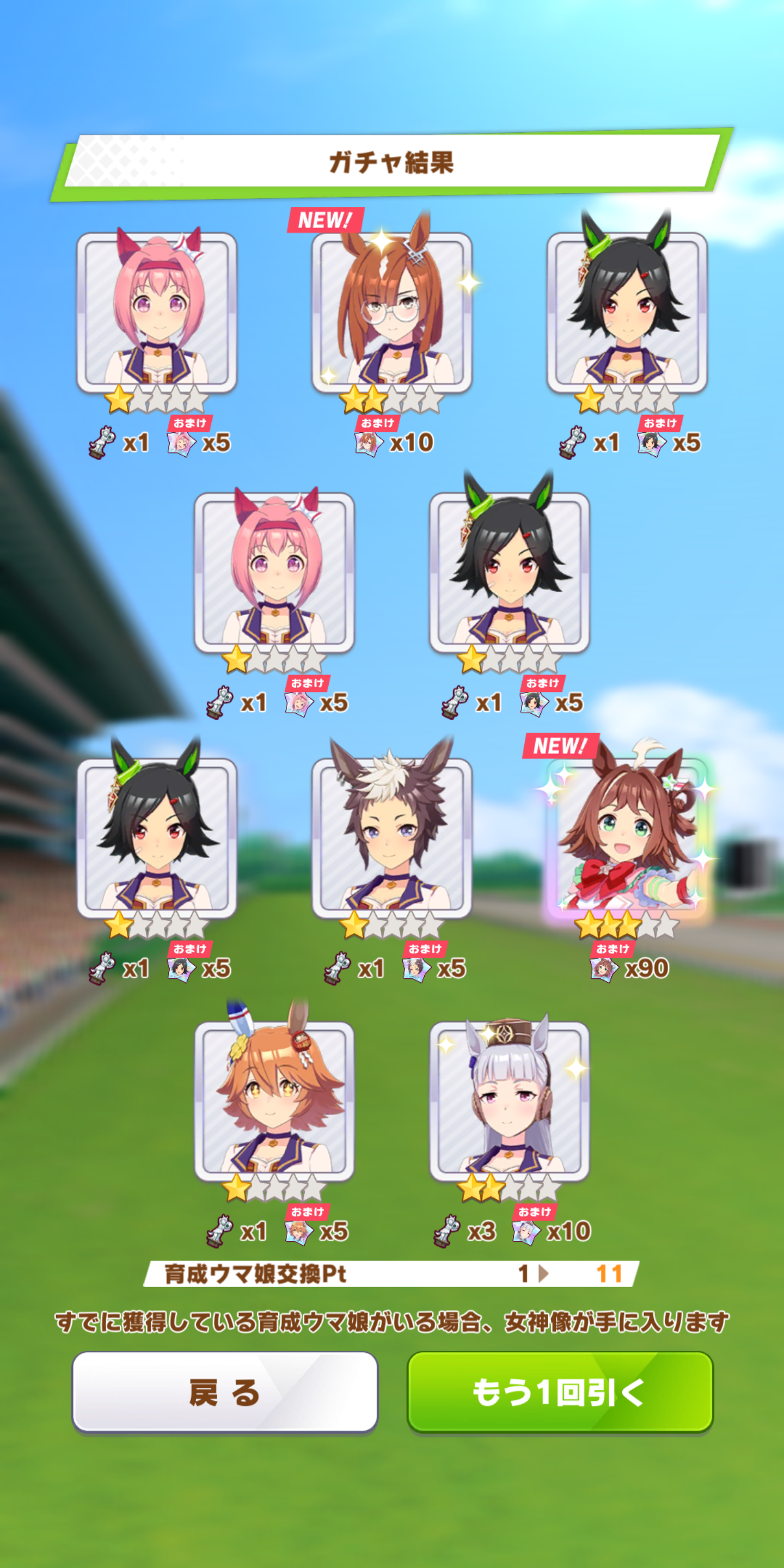
Task: Go back with the 戻る button
Action: (x=225, y=1392)
